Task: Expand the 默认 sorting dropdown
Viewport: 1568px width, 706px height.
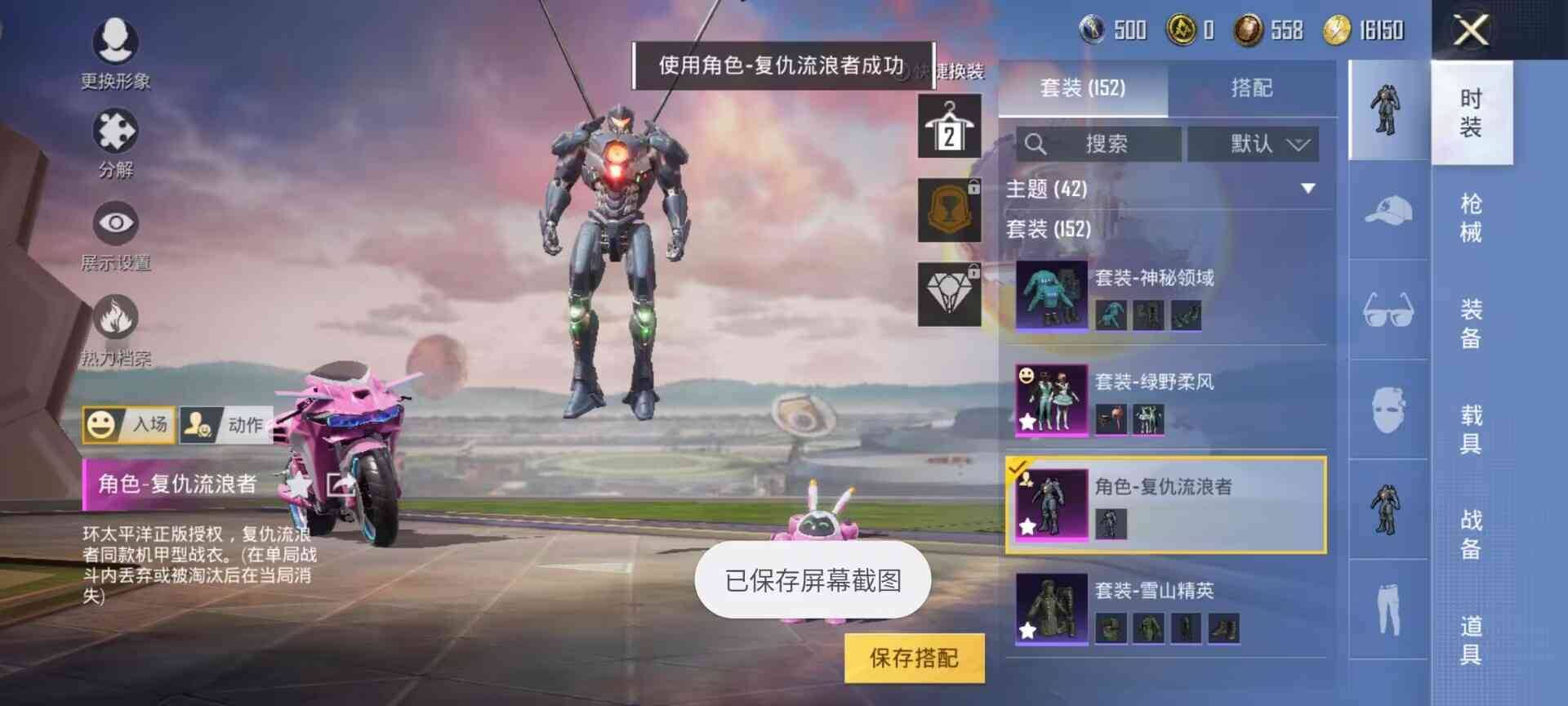Action: click(x=1254, y=144)
